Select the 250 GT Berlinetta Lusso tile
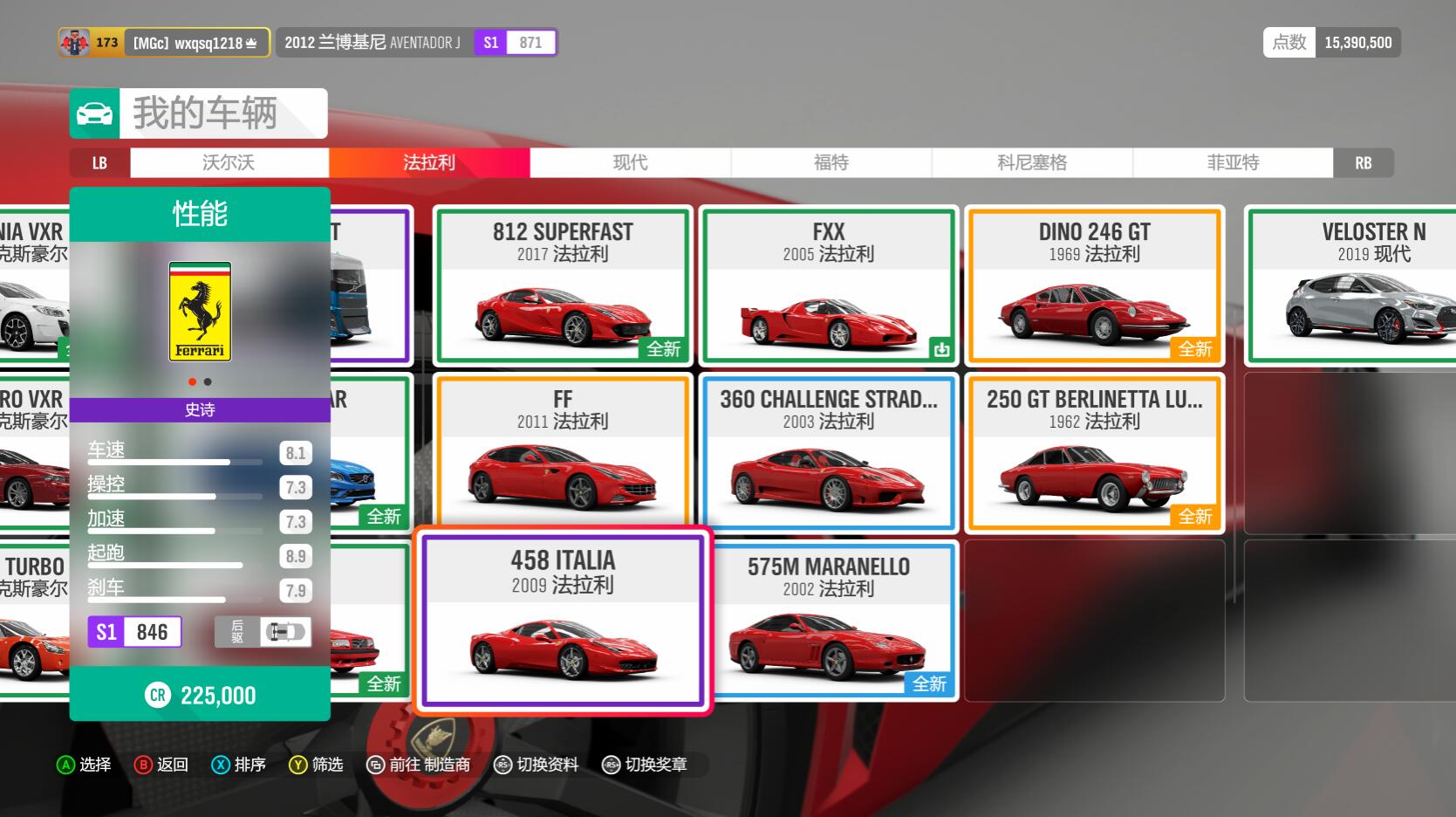This screenshot has width=1456, height=817. pos(1094,452)
